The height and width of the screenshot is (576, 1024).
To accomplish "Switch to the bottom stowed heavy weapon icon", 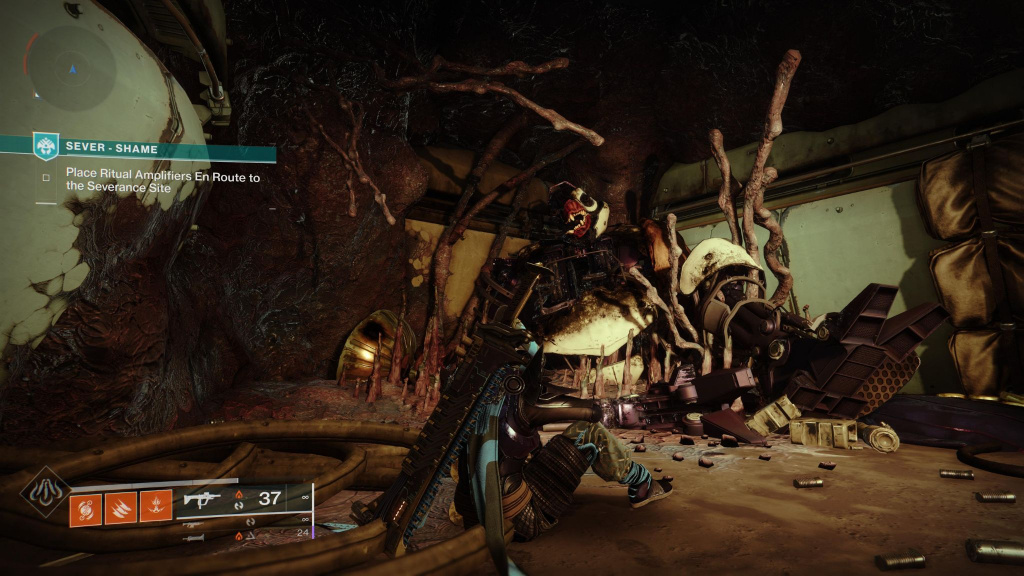I will 195,537.
